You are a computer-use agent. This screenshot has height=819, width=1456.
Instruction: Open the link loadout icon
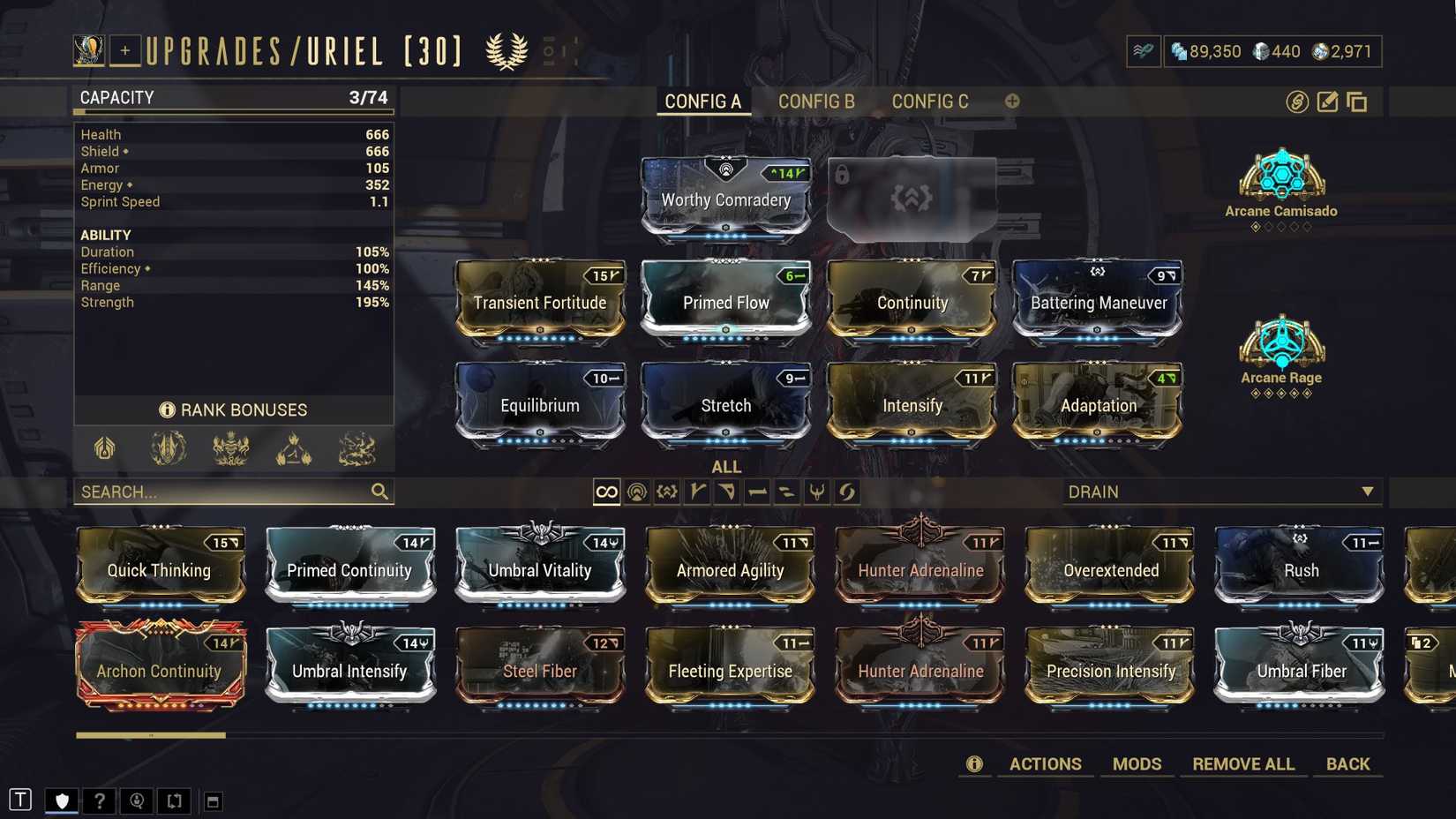point(1295,101)
